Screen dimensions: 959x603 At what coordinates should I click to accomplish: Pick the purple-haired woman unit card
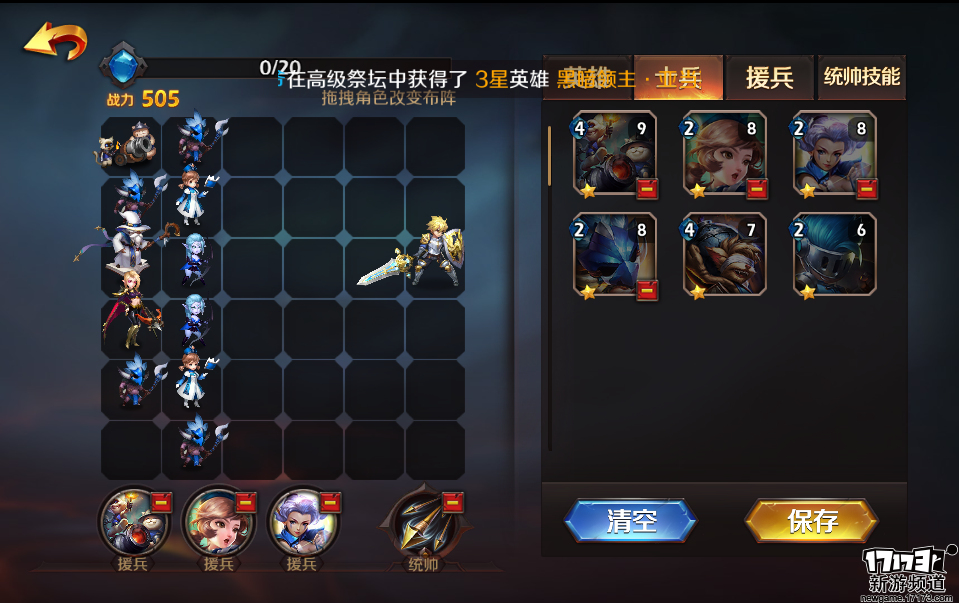835,153
